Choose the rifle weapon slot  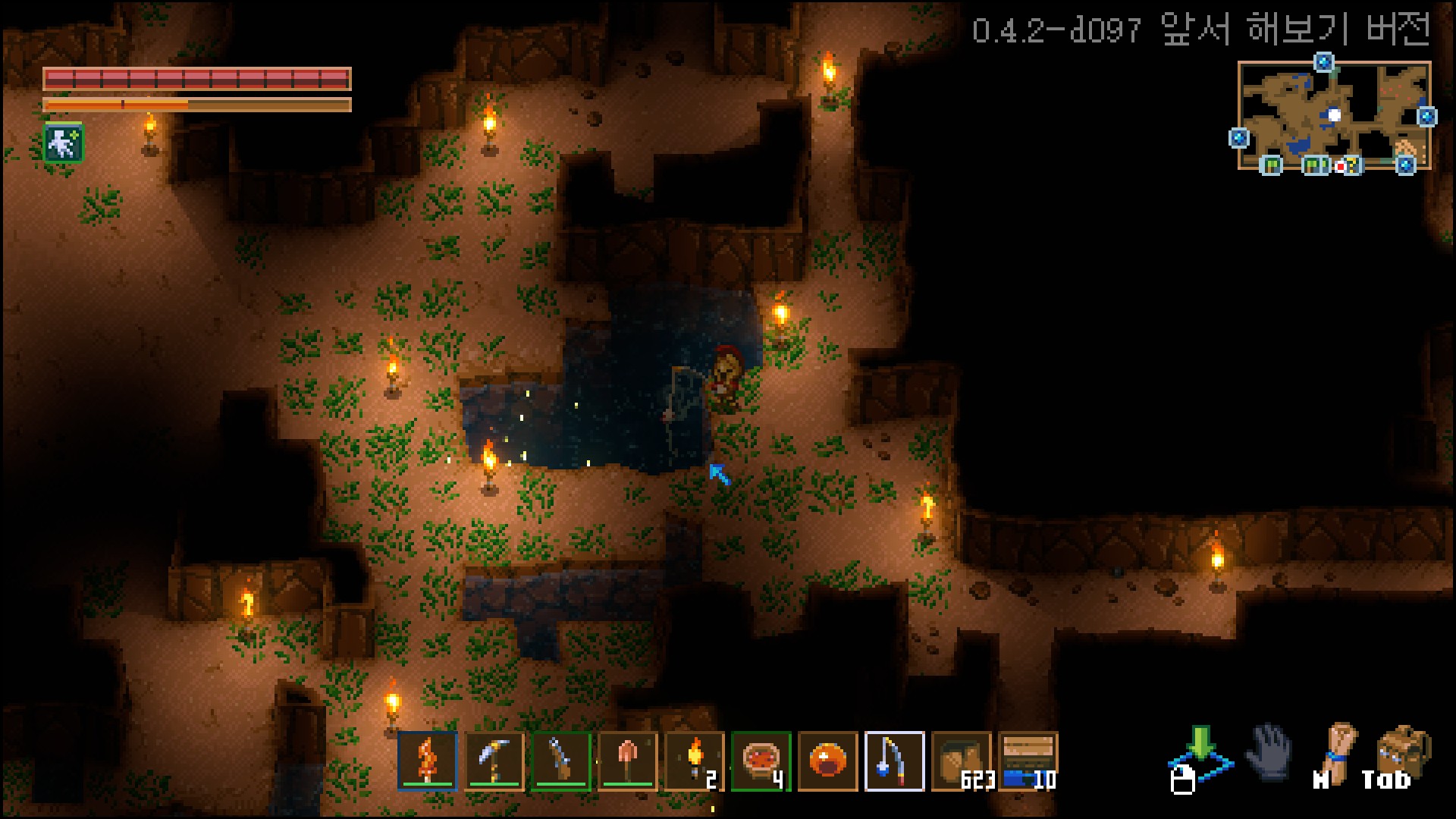tap(561, 761)
